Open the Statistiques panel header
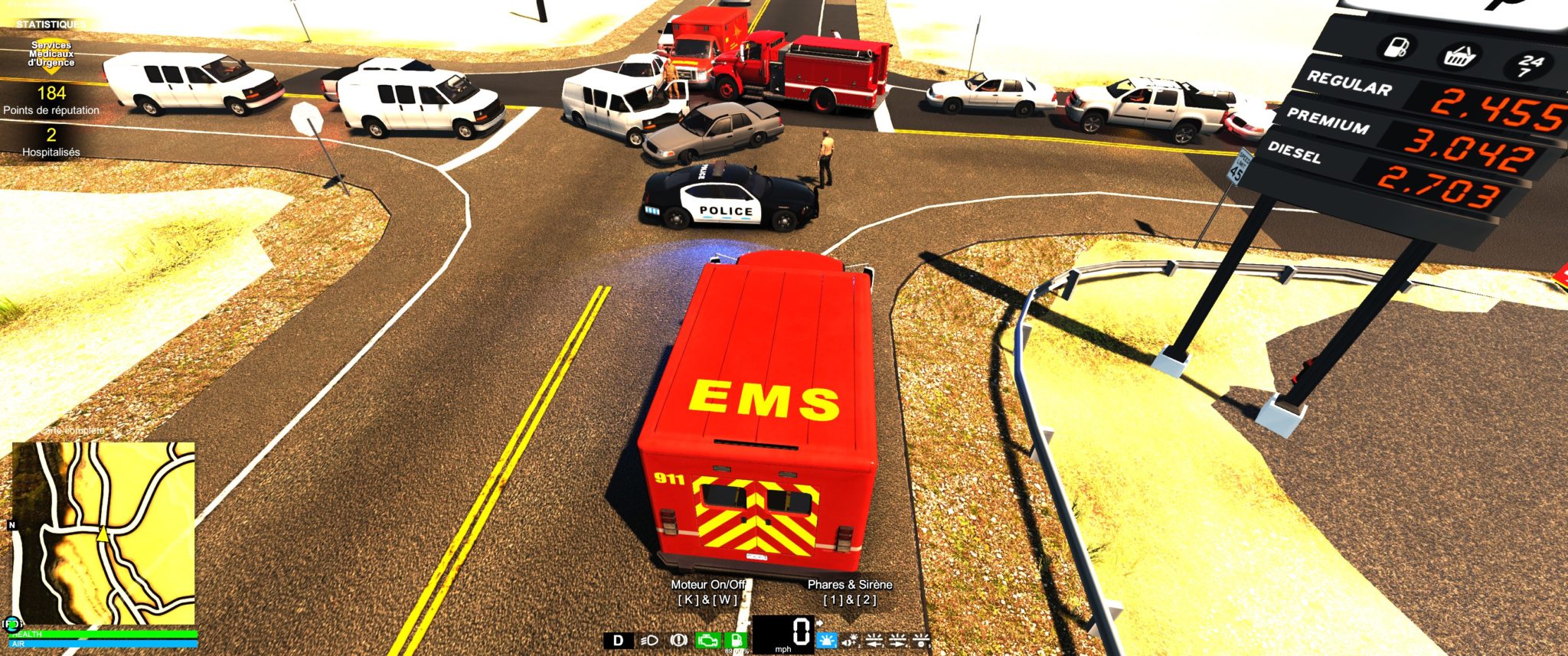 tap(51, 24)
